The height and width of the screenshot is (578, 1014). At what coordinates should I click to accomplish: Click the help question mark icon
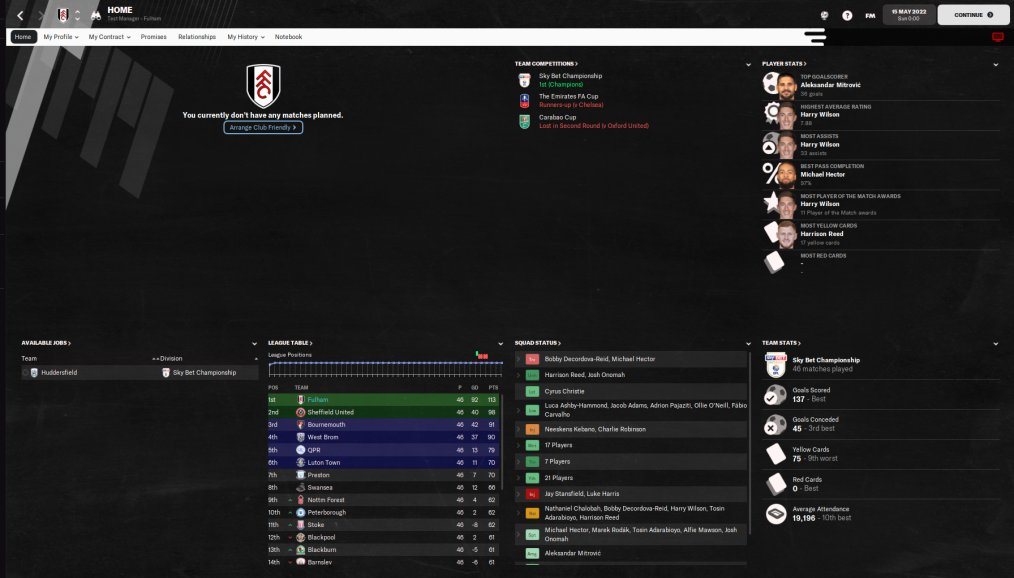coord(847,15)
